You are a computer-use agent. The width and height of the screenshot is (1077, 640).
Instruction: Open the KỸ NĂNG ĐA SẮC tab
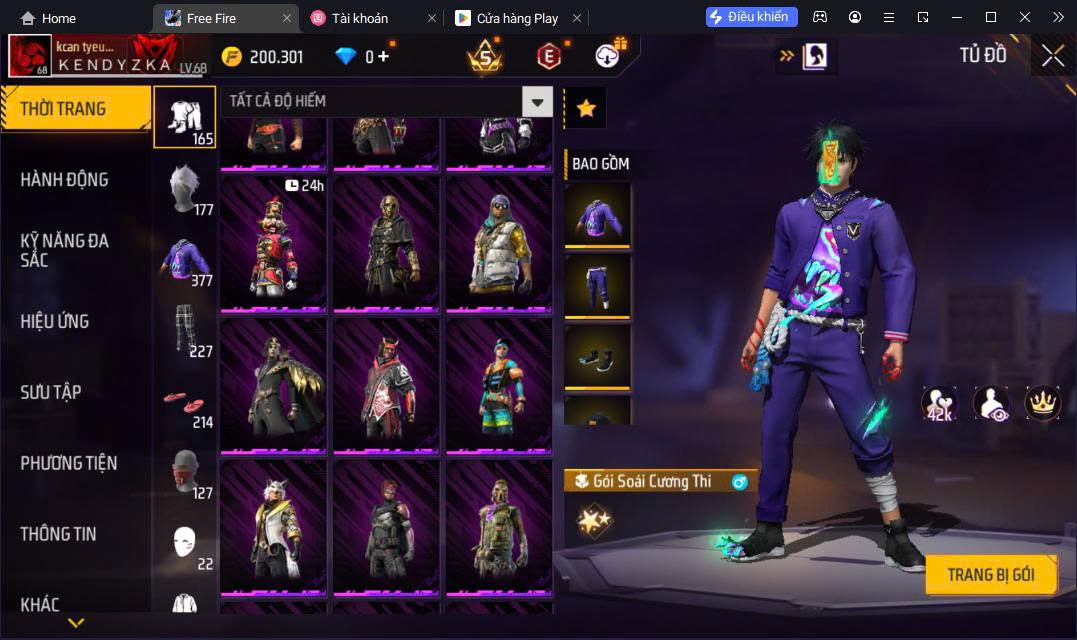64,250
